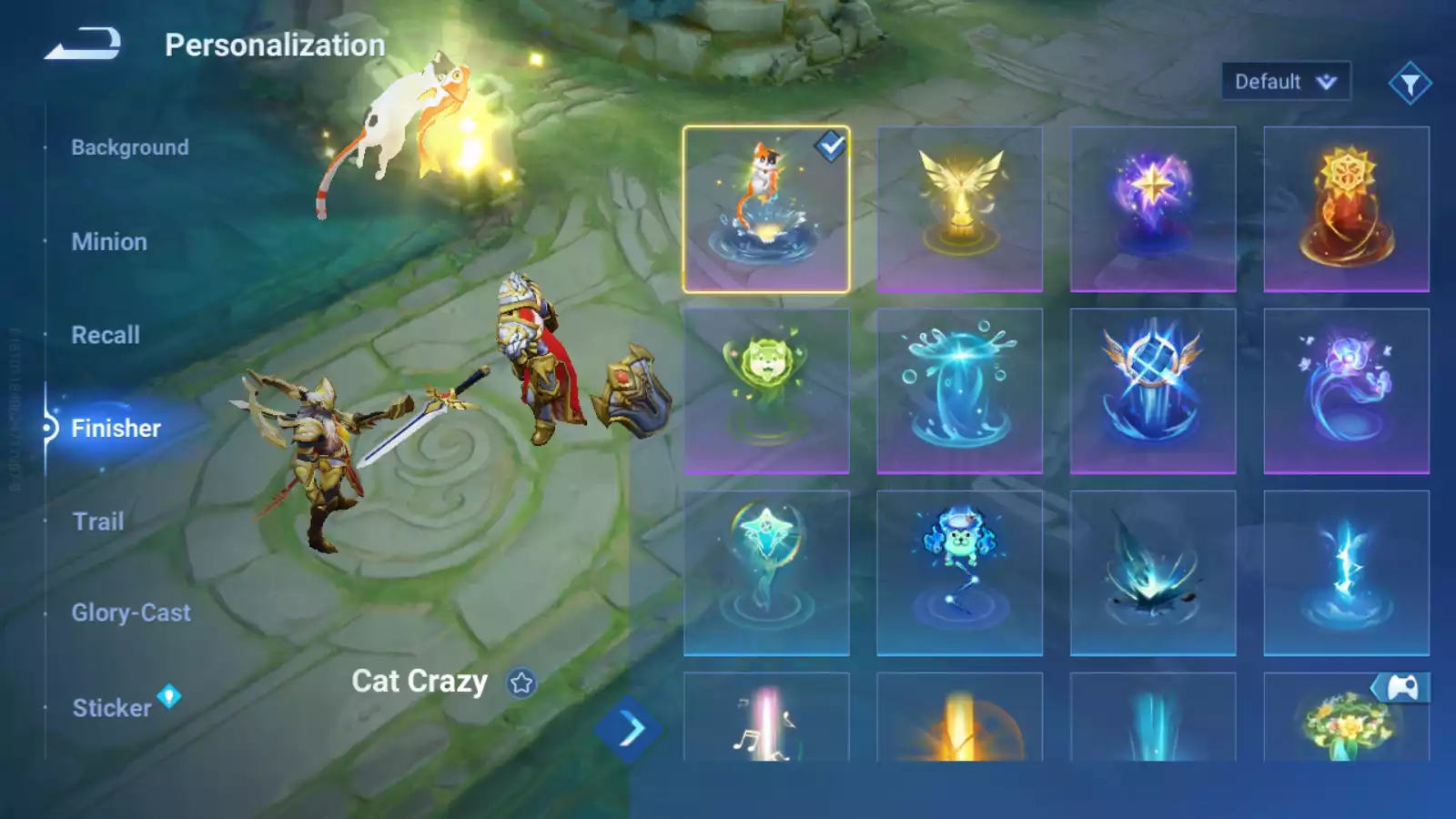Choose the golden winged trophy finisher

pos(959,209)
